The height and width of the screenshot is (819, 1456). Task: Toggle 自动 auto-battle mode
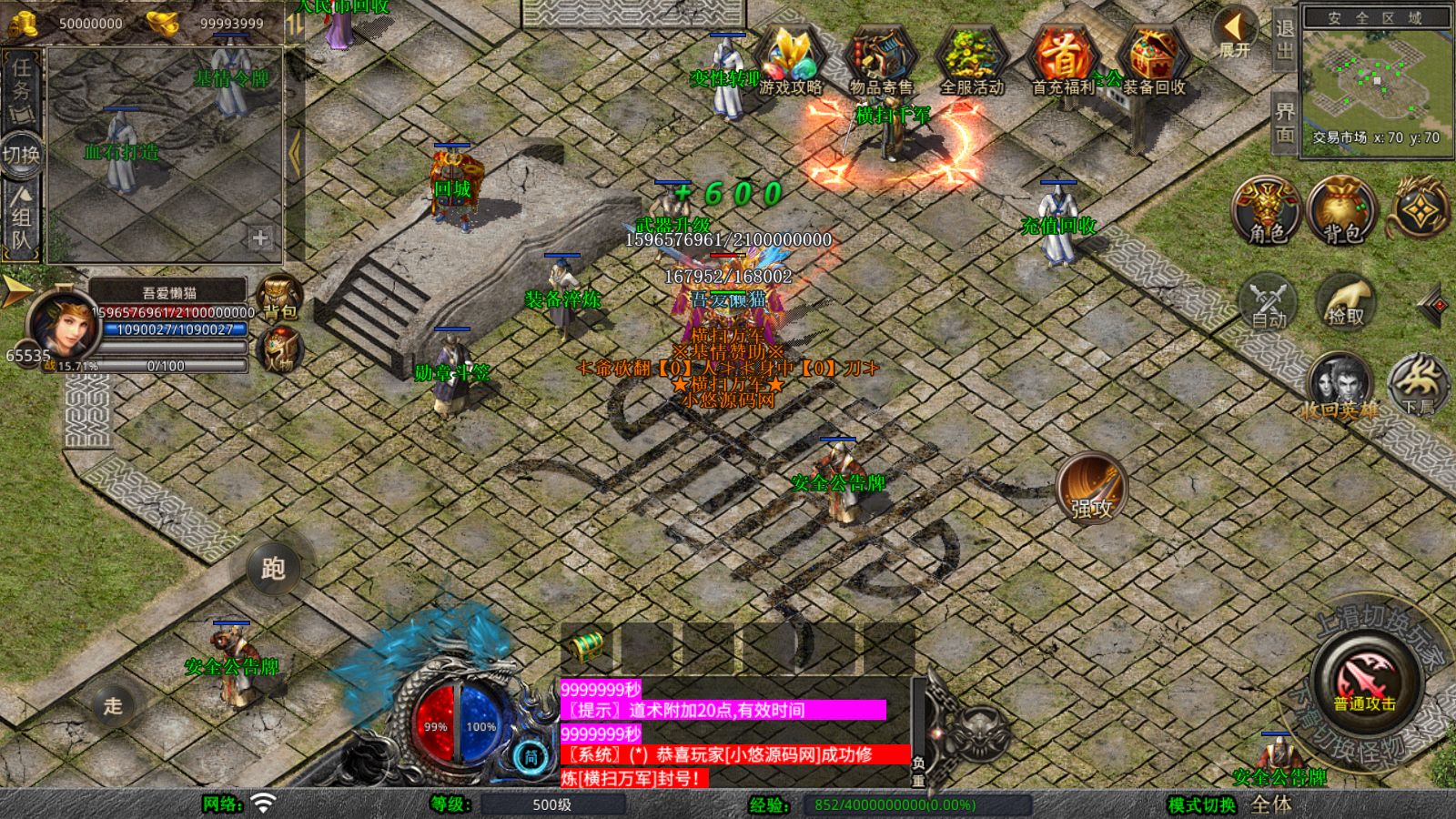[x=1268, y=302]
